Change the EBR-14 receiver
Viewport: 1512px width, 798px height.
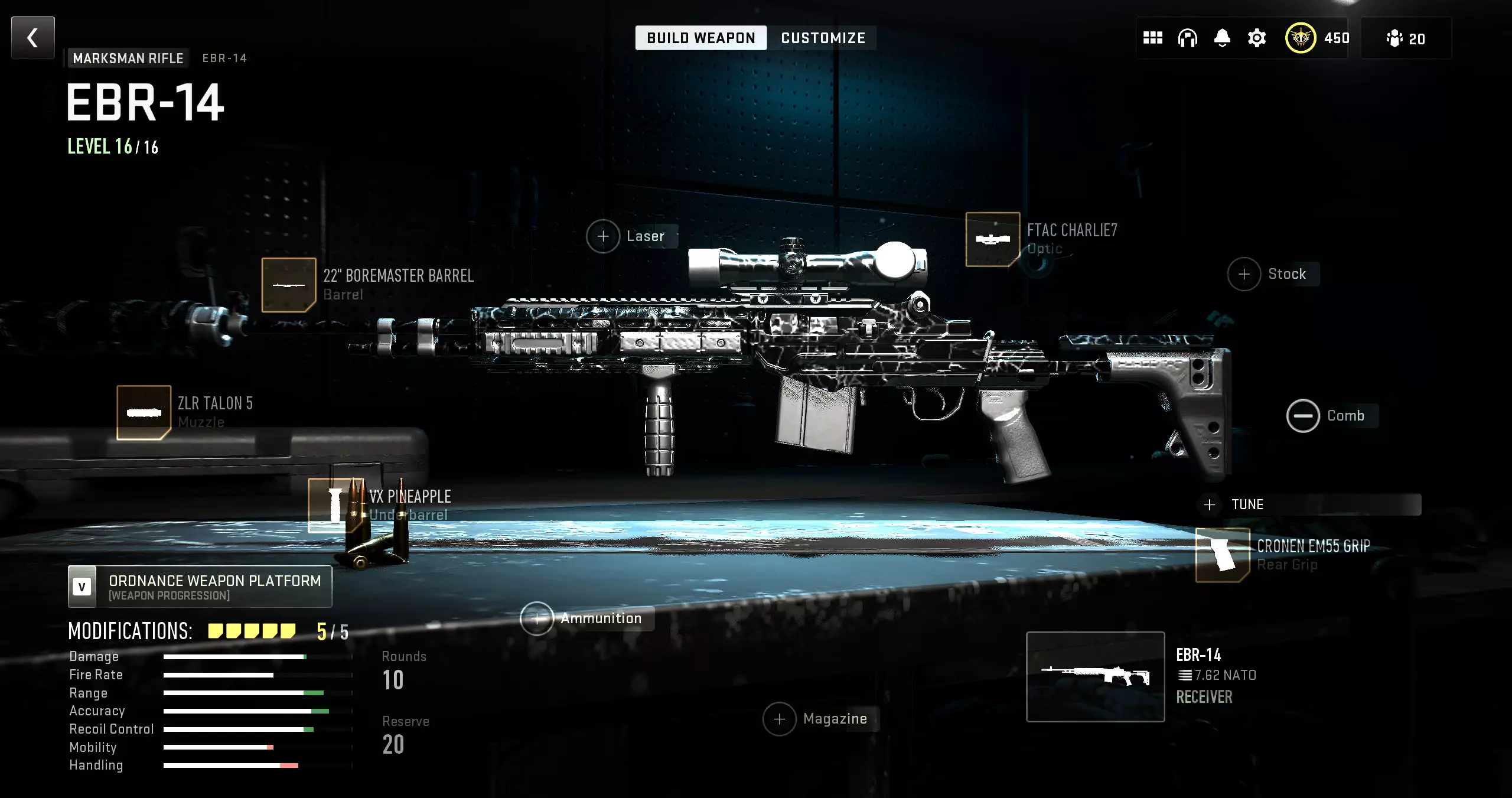[1095, 676]
